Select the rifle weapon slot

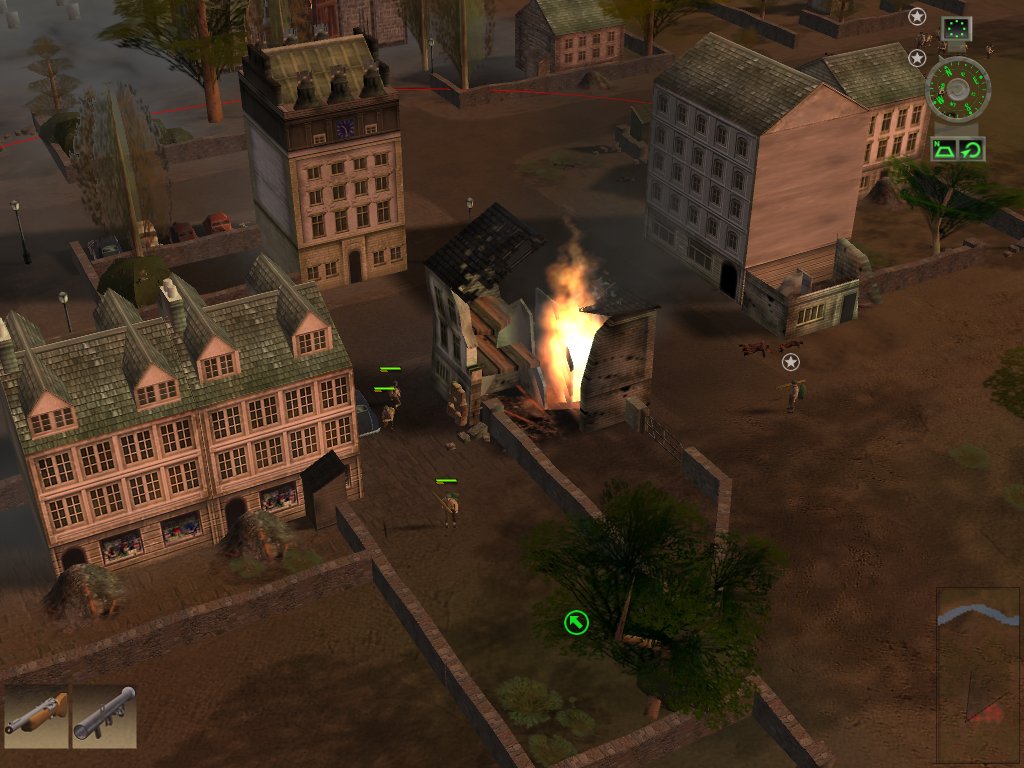tap(36, 717)
